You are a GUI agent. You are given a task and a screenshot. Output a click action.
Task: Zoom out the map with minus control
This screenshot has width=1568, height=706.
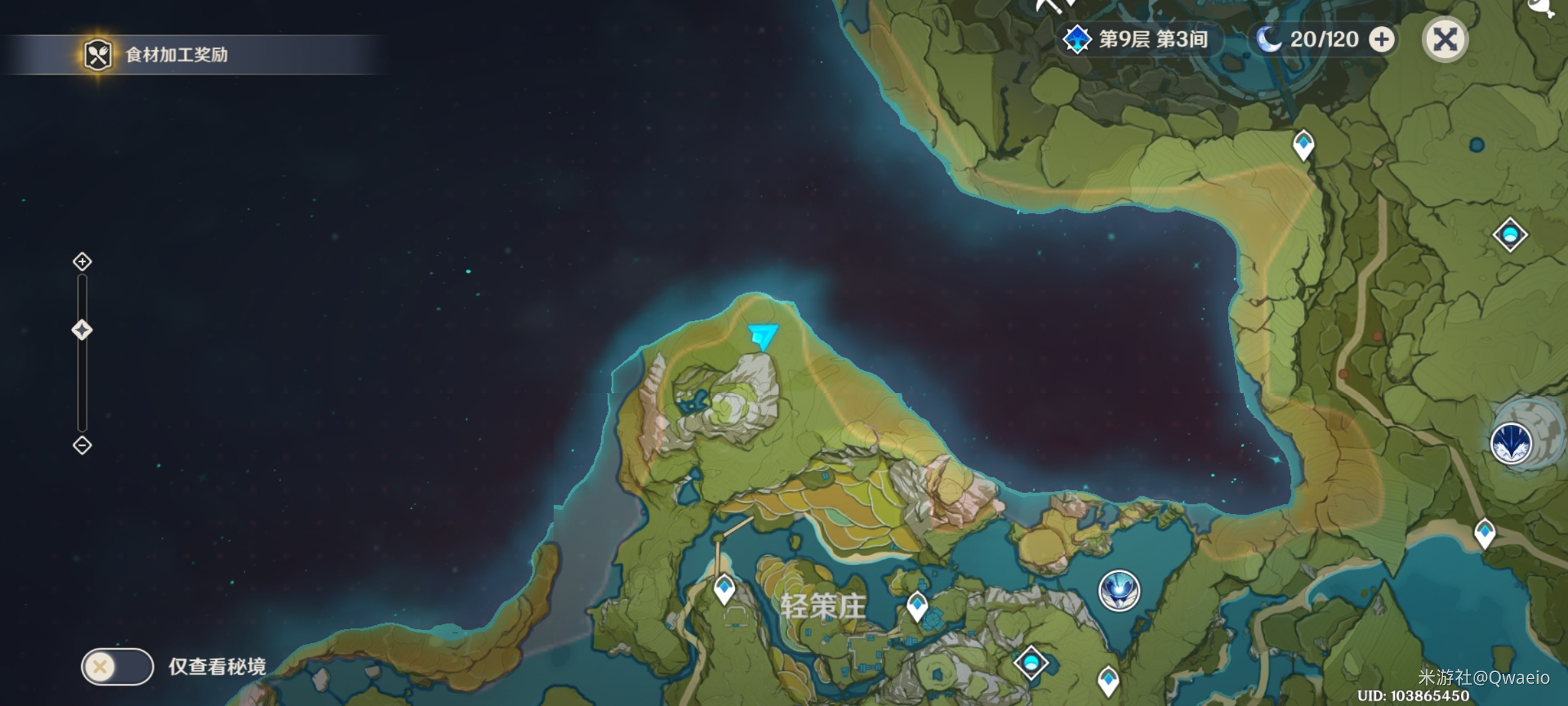point(82,445)
